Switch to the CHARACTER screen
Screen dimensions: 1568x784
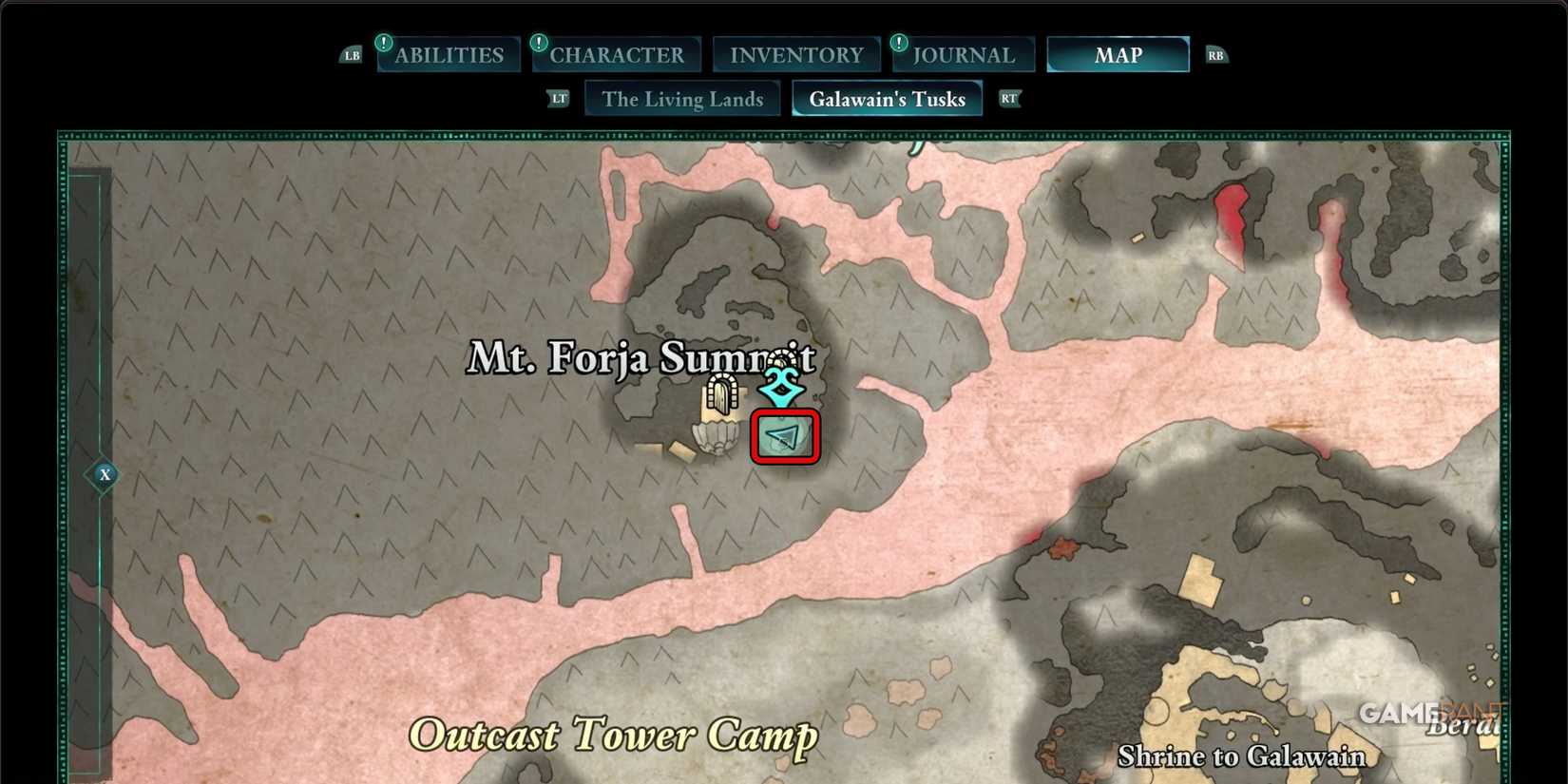pos(617,54)
